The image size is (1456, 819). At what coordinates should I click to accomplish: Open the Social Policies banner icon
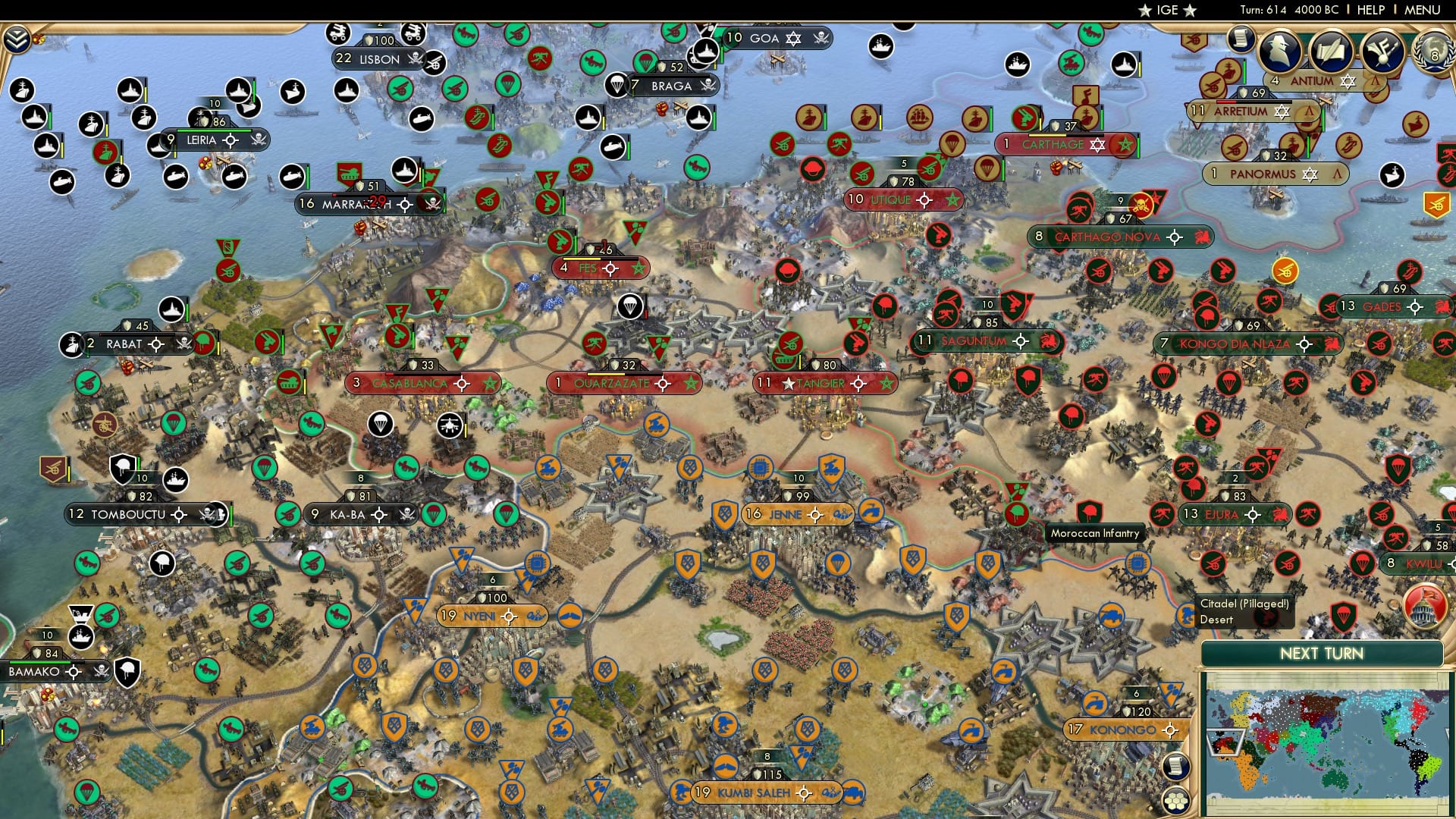pos(1384,50)
